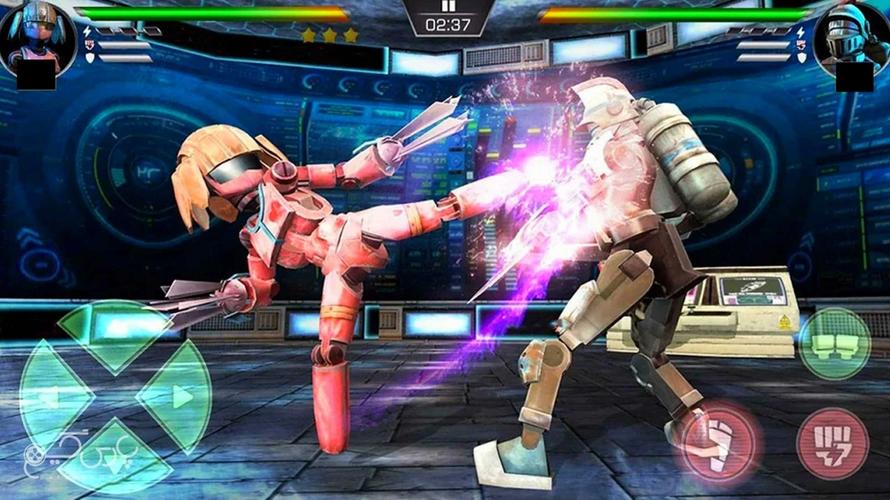Pause the fight with the pause button

click(449, 6)
